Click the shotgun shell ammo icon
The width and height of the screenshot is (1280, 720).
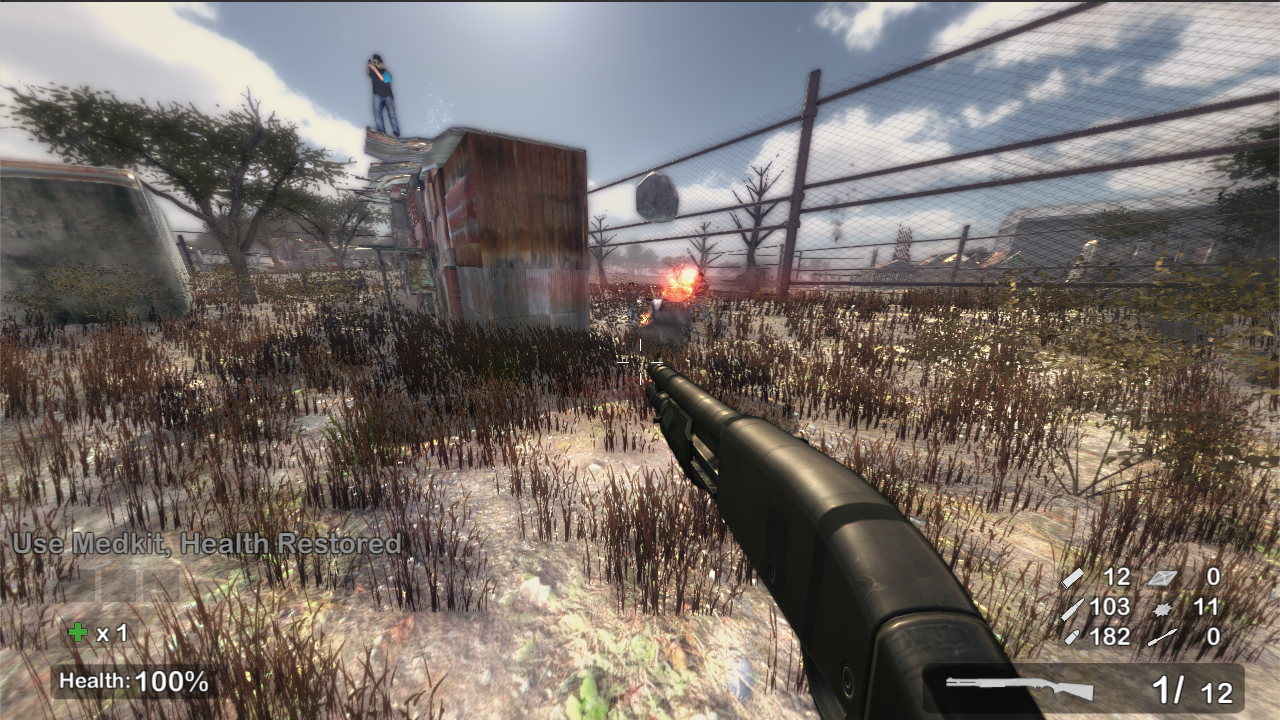point(1073,577)
